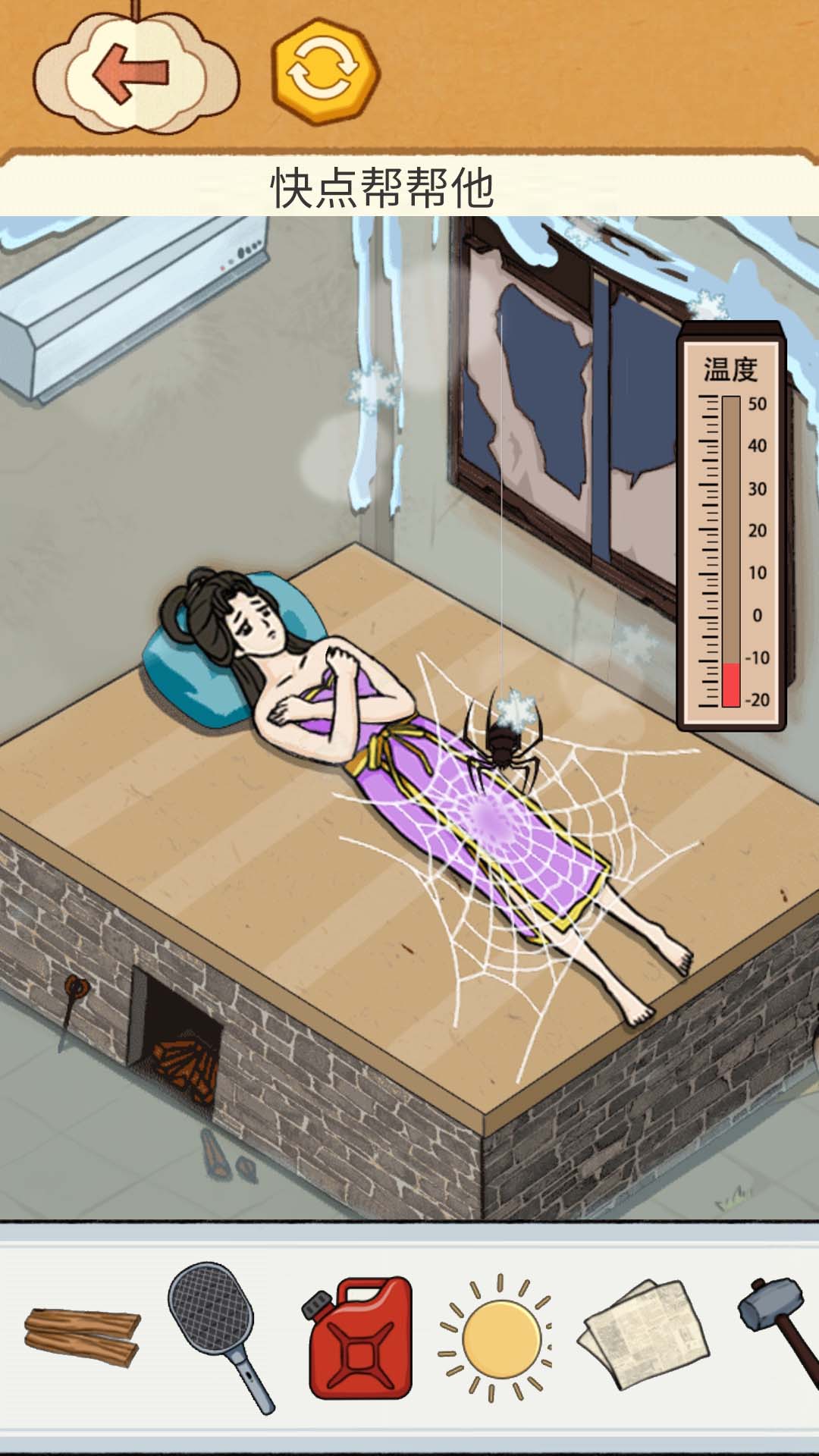Select the sun item
This screenshot has width=819, height=1456.
coord(499,1338)
